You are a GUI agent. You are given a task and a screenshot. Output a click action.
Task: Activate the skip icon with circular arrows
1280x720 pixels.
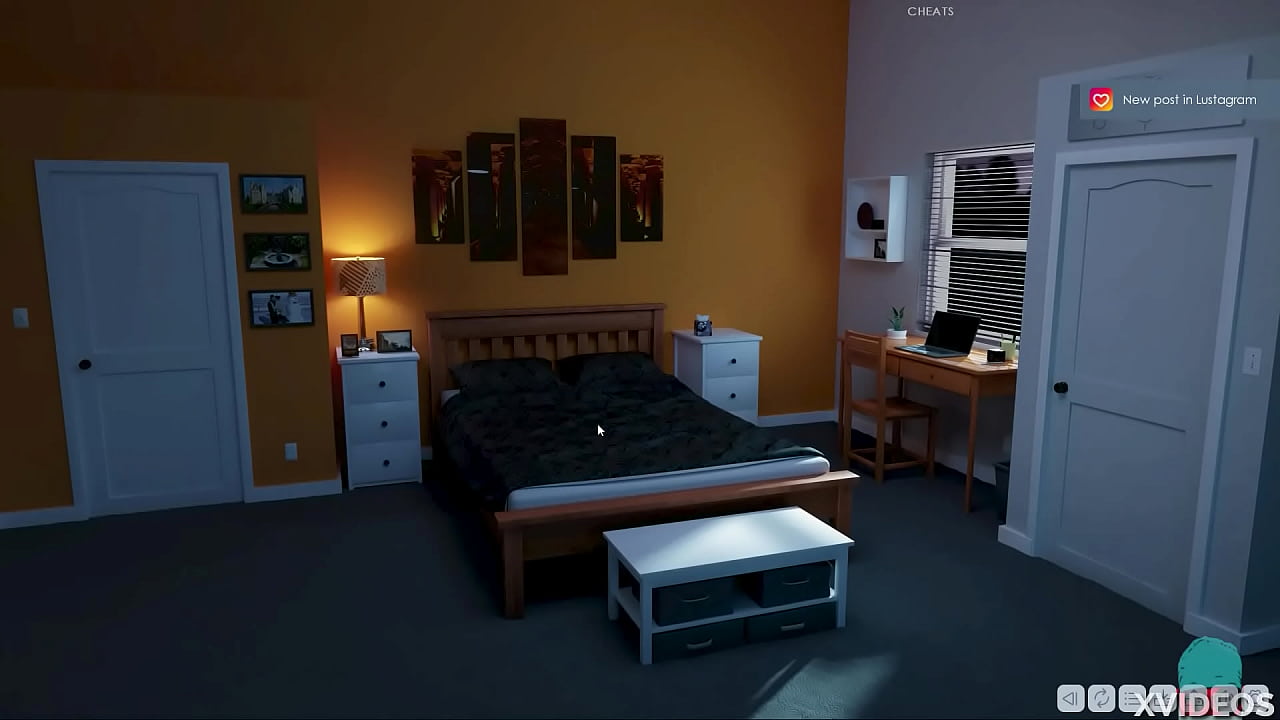(x=1099, y=700)
